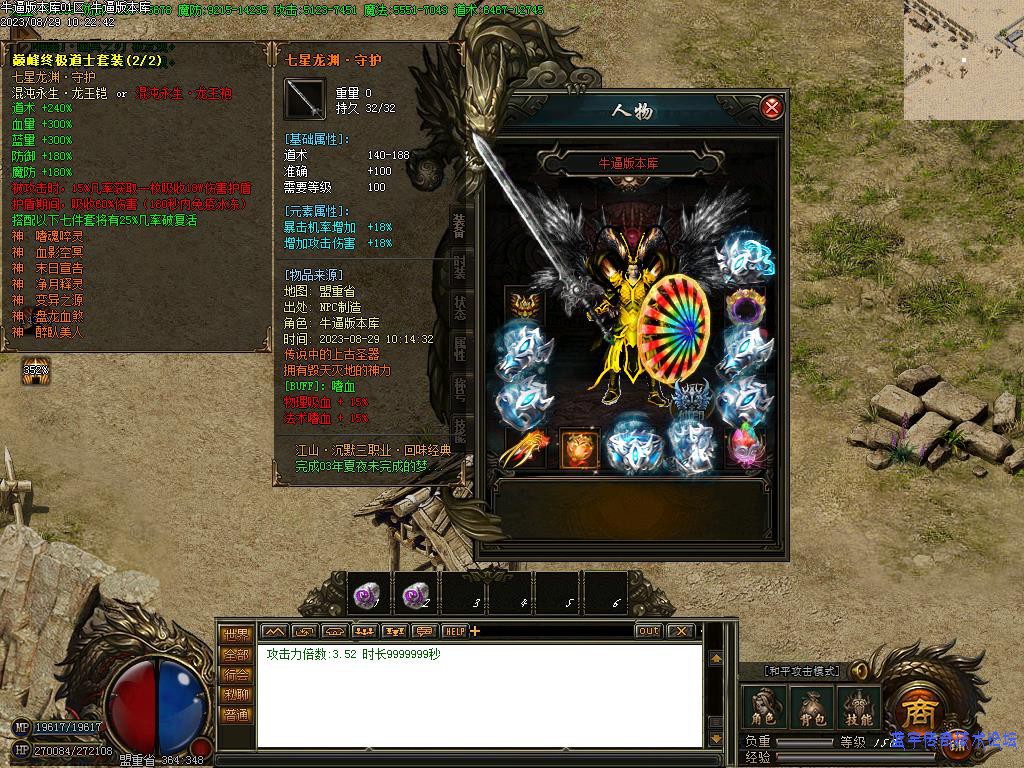Open the 技能 skills window
The width and height of the screenshot is (1024, 768).
click(x=859, y=708)
